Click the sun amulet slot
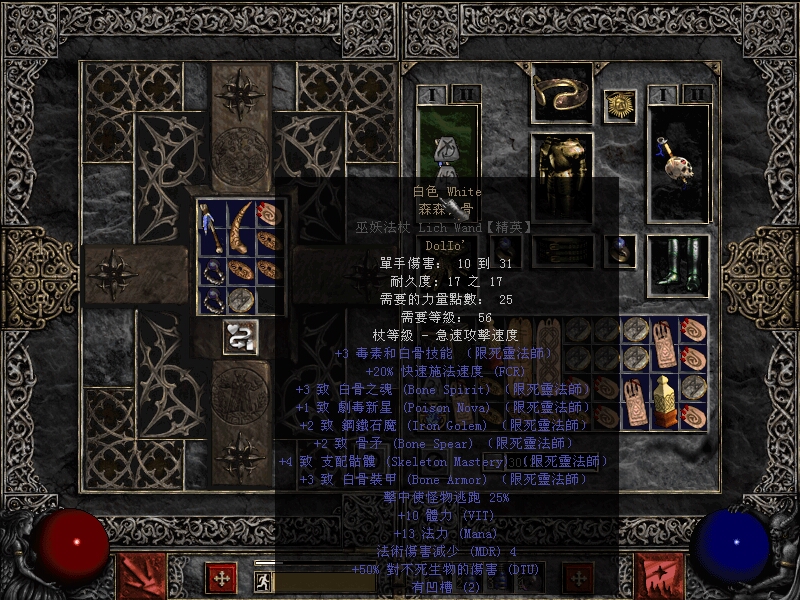 point(620,107)
